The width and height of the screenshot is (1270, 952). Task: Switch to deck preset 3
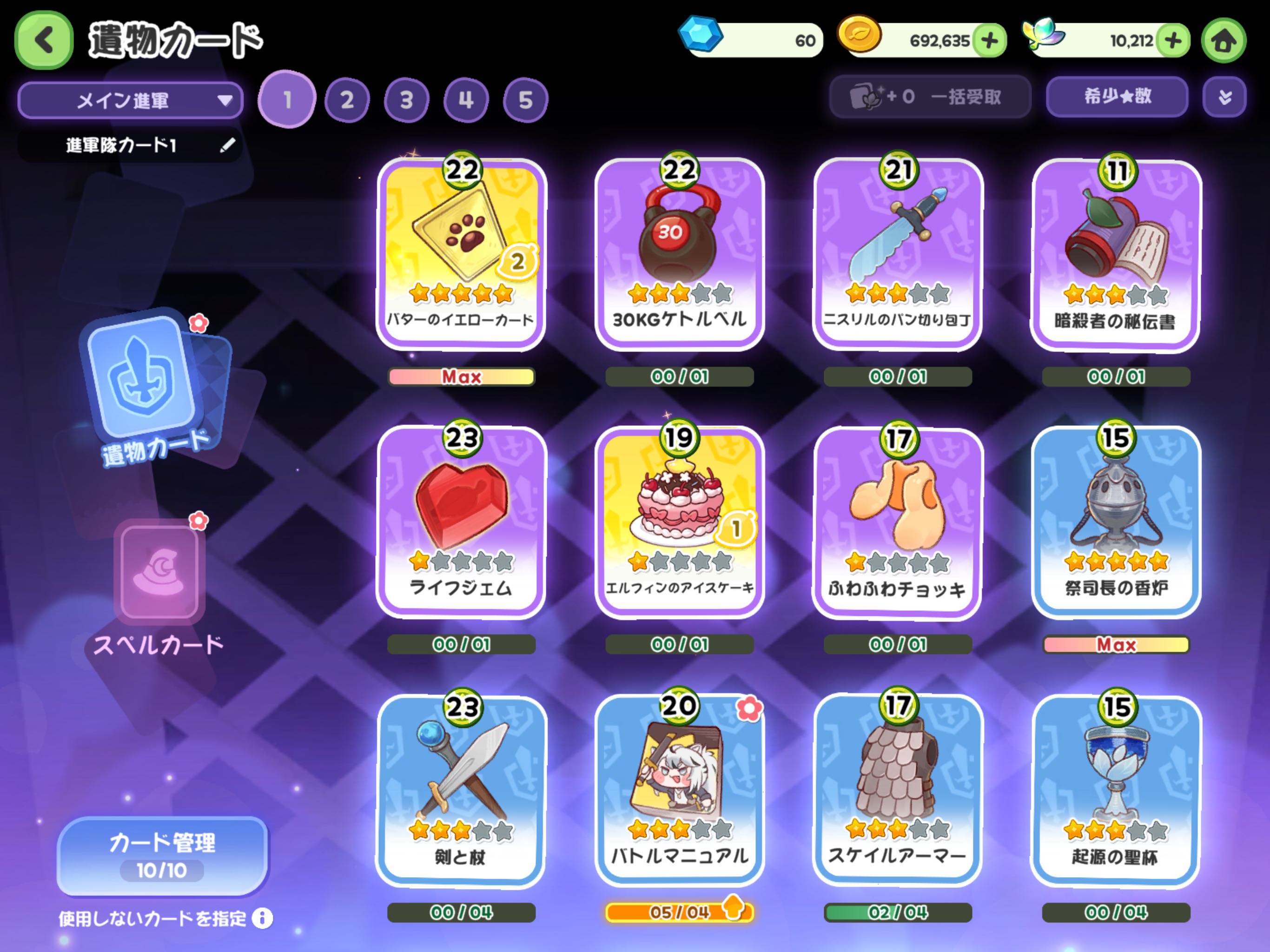[x=406, y=100]
